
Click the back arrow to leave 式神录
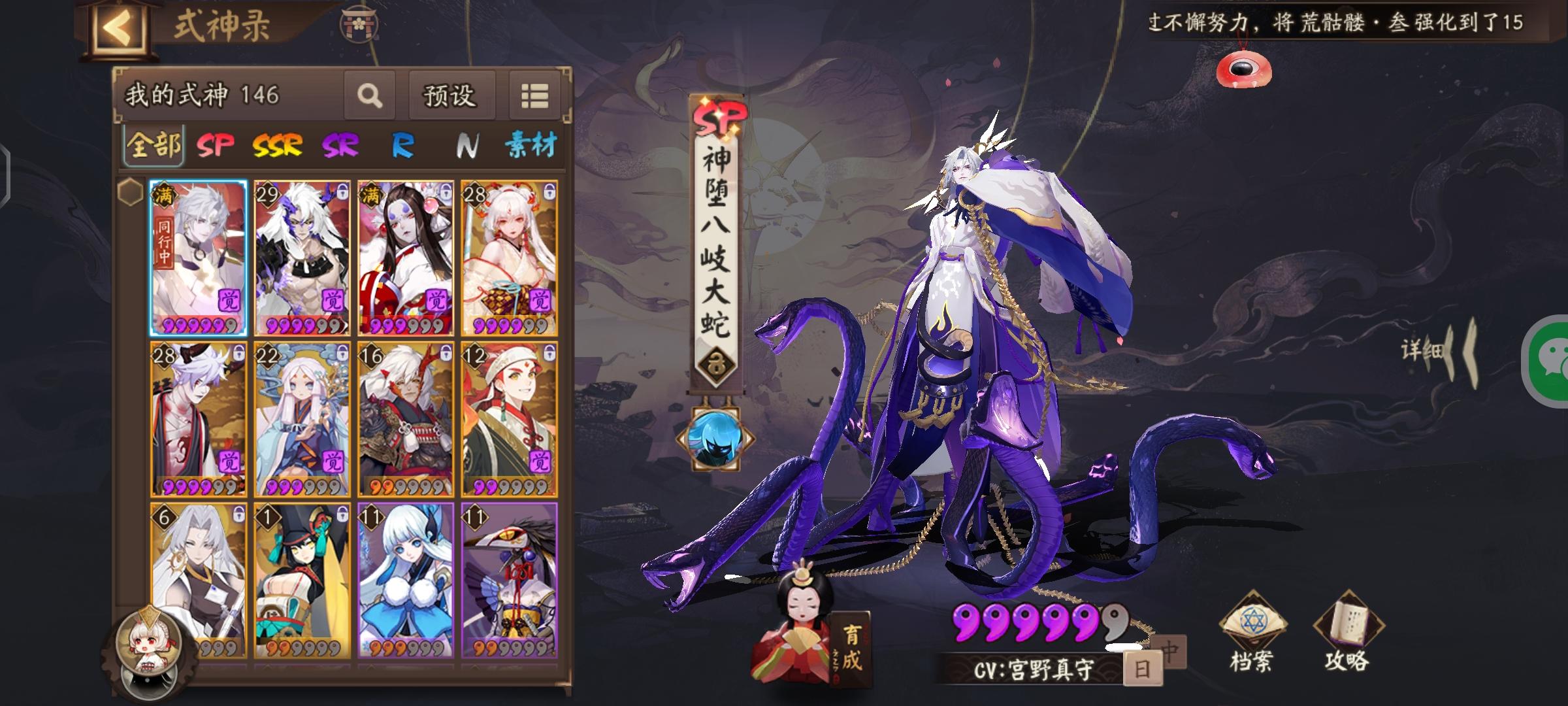click(120, 27)
